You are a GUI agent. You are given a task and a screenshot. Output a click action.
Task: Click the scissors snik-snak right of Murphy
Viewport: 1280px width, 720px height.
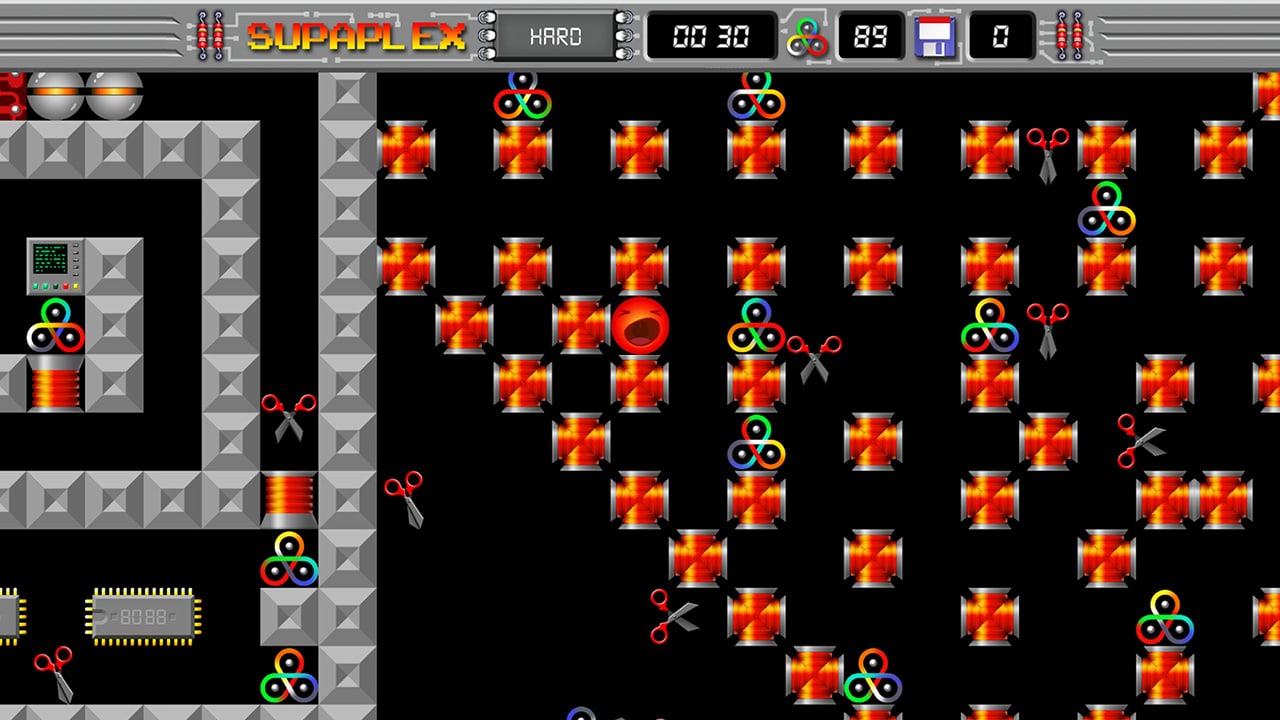[815, 355]
